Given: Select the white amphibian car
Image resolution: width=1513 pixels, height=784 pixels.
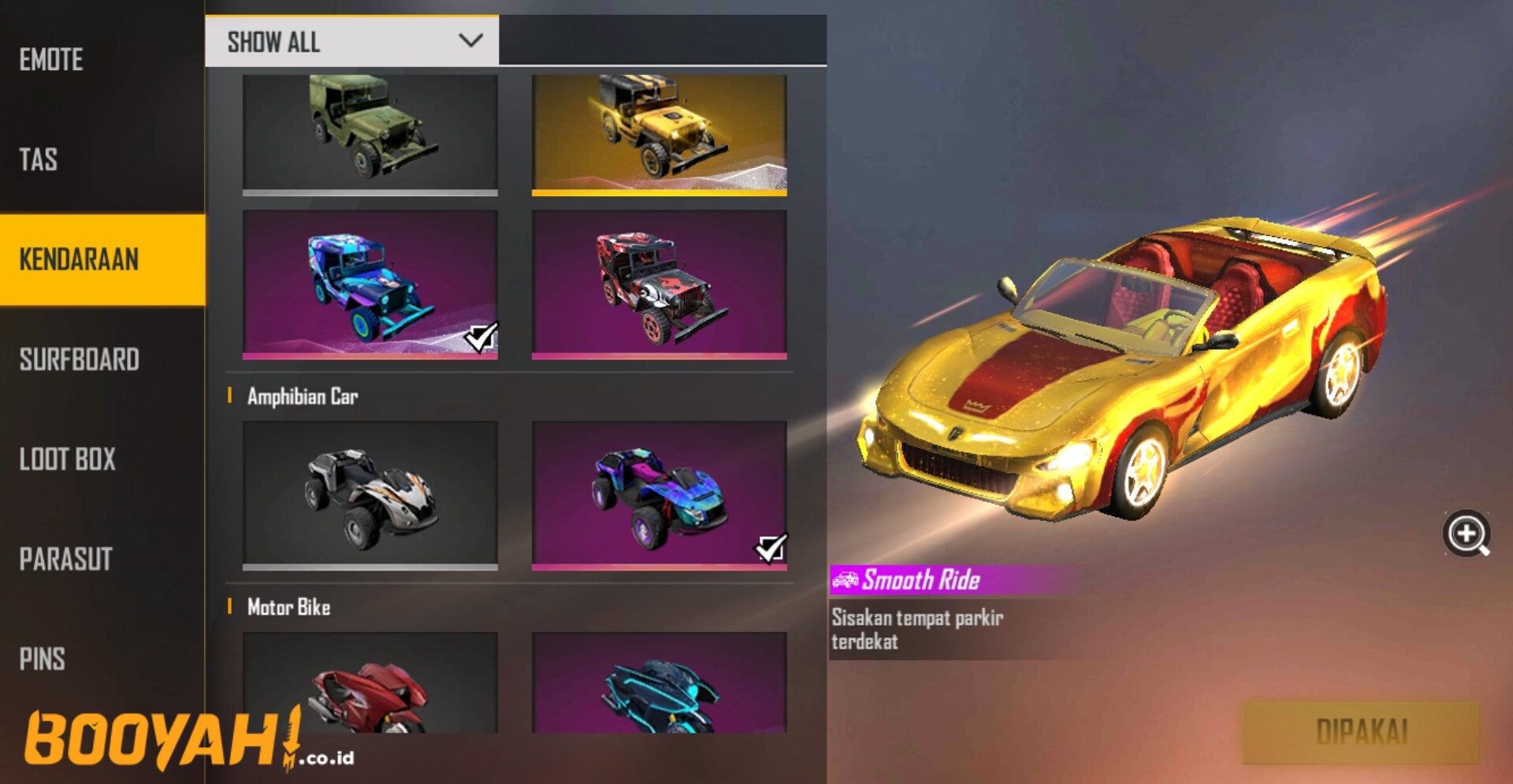Looking at the screenshot, I should coord(370,492).
